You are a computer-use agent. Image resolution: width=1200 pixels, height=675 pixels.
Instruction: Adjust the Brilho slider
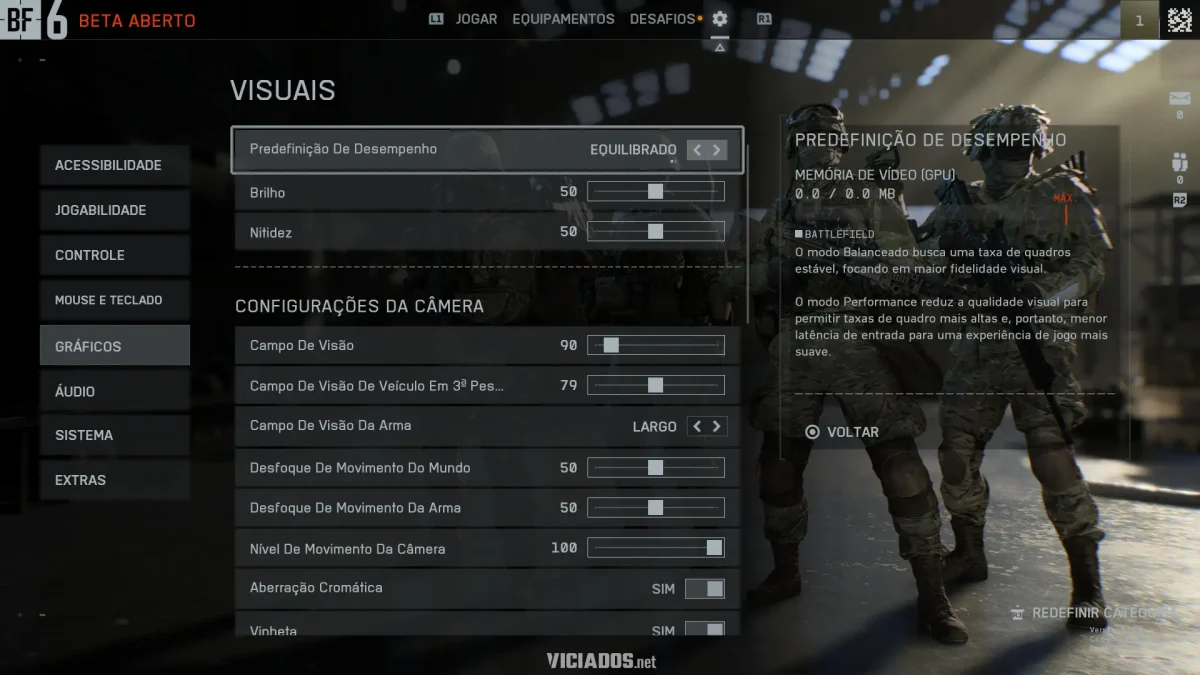655,191
